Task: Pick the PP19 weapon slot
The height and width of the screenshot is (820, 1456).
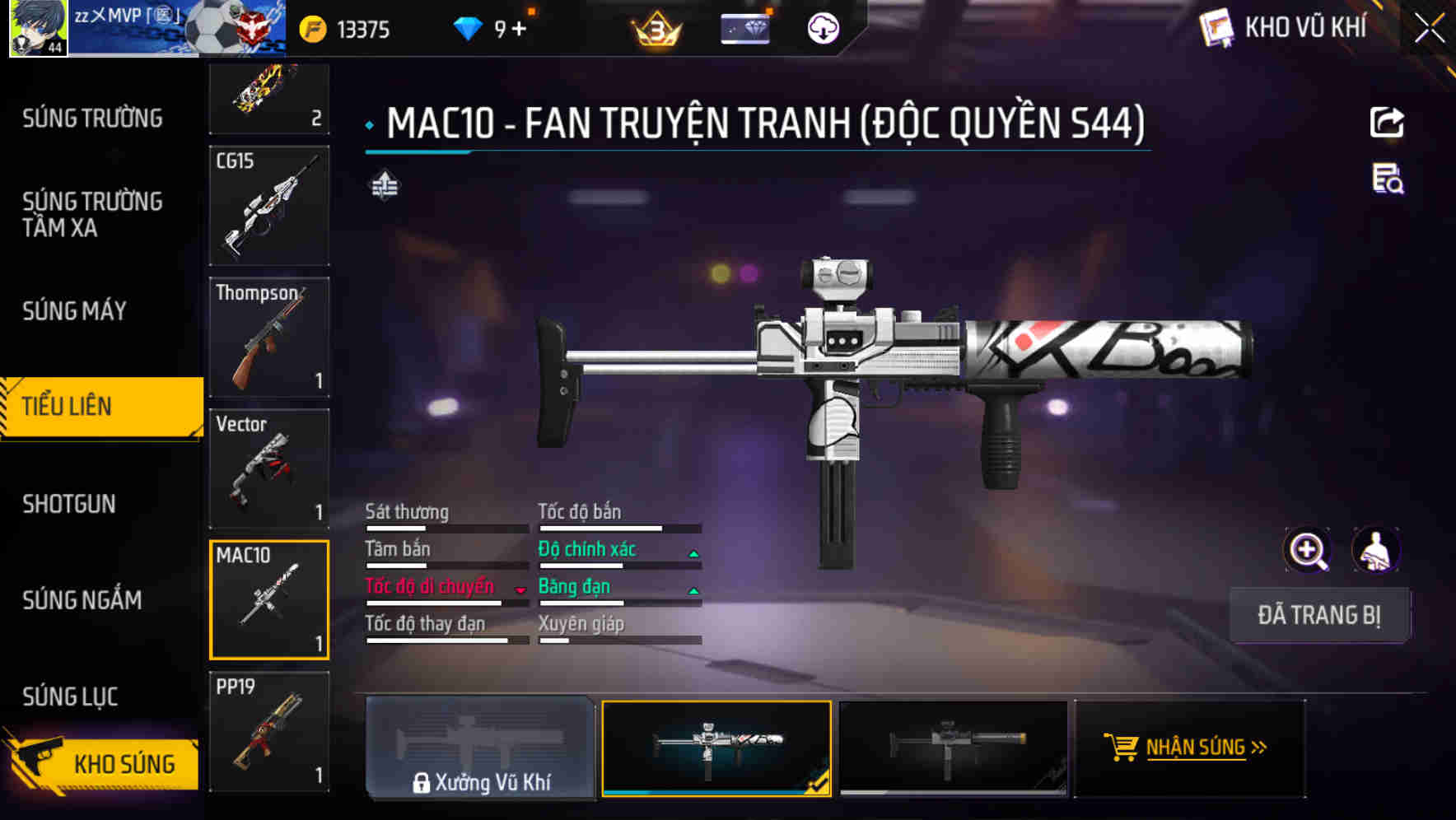Action: [x=269, y=731]
